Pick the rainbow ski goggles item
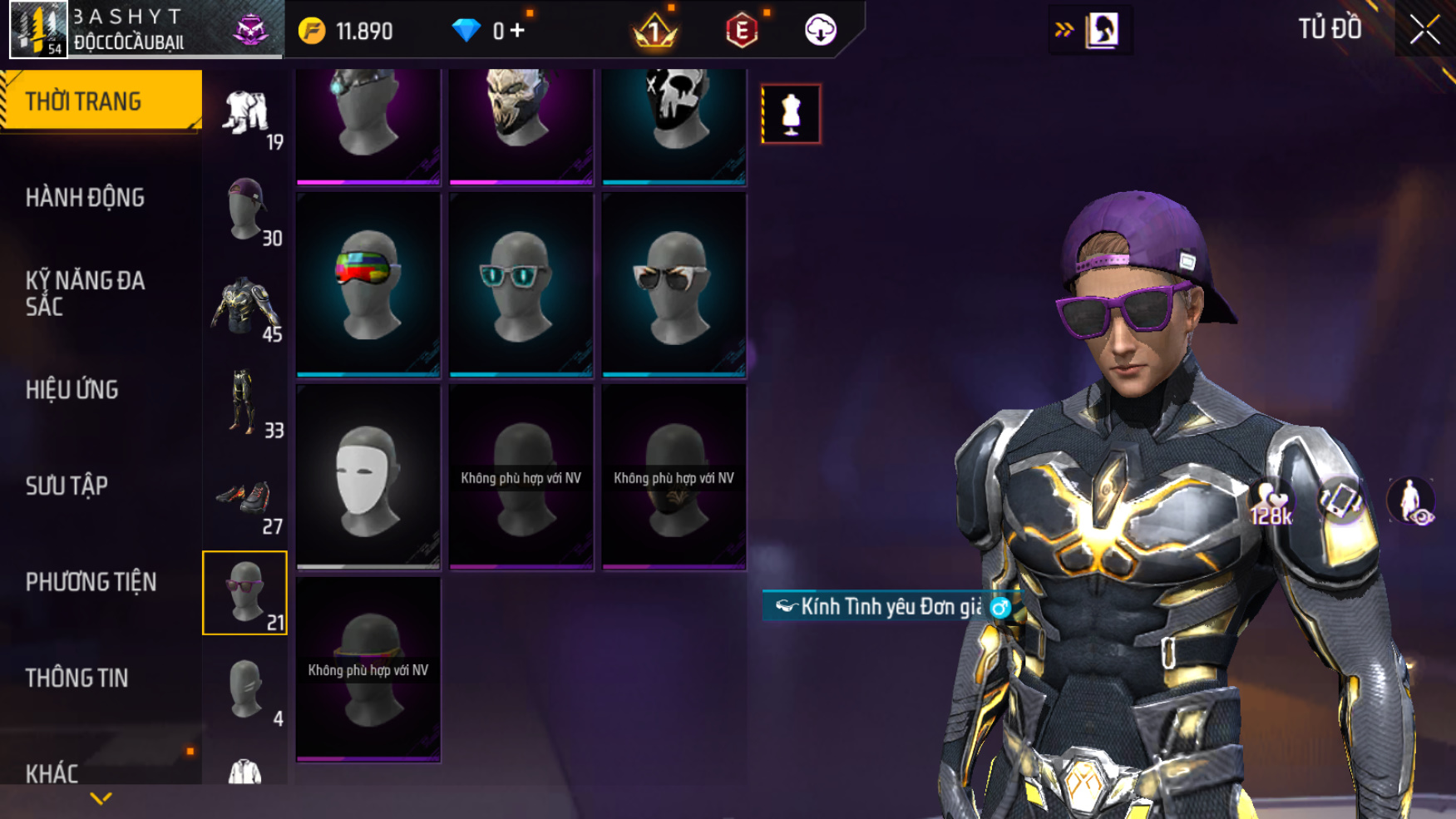This screenshot has width=1456, height=819. pos(368,284)
